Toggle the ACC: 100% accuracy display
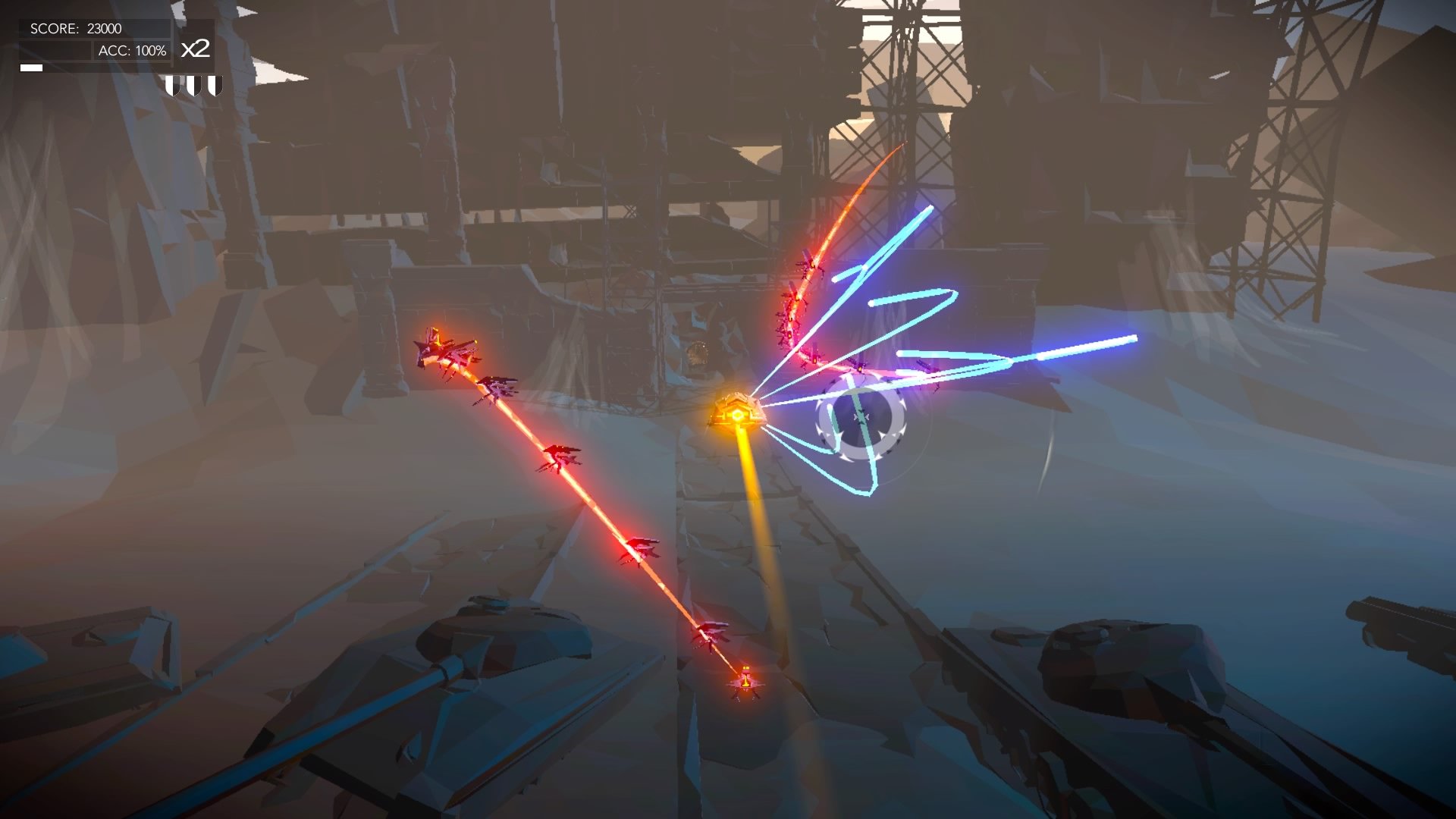The height and width of the screenshot is (819, 1456). click(x=133, y=51)
